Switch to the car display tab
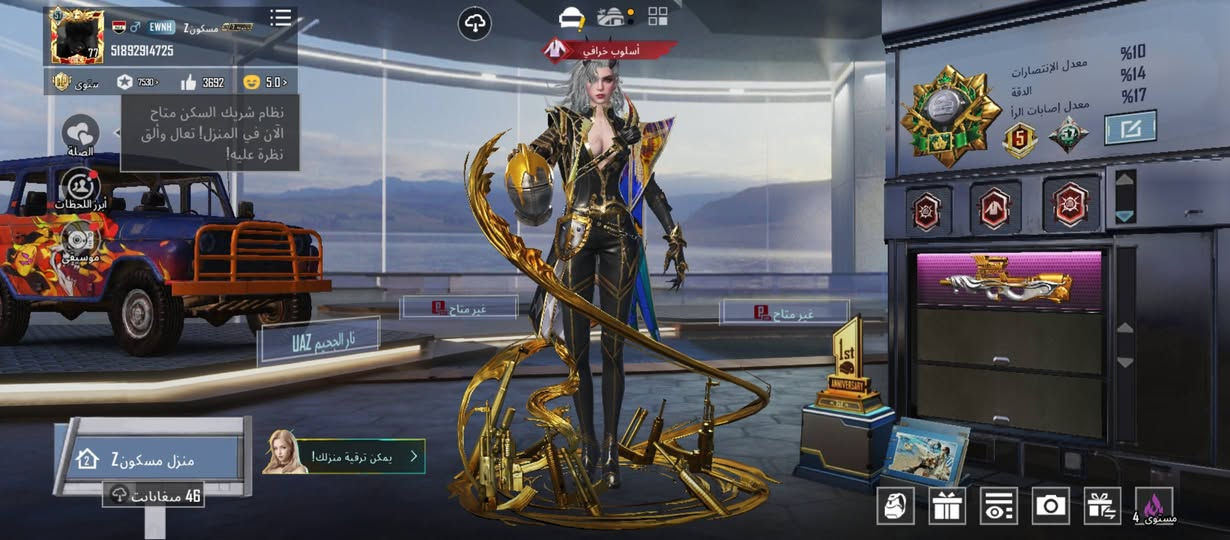 point(572,17)
